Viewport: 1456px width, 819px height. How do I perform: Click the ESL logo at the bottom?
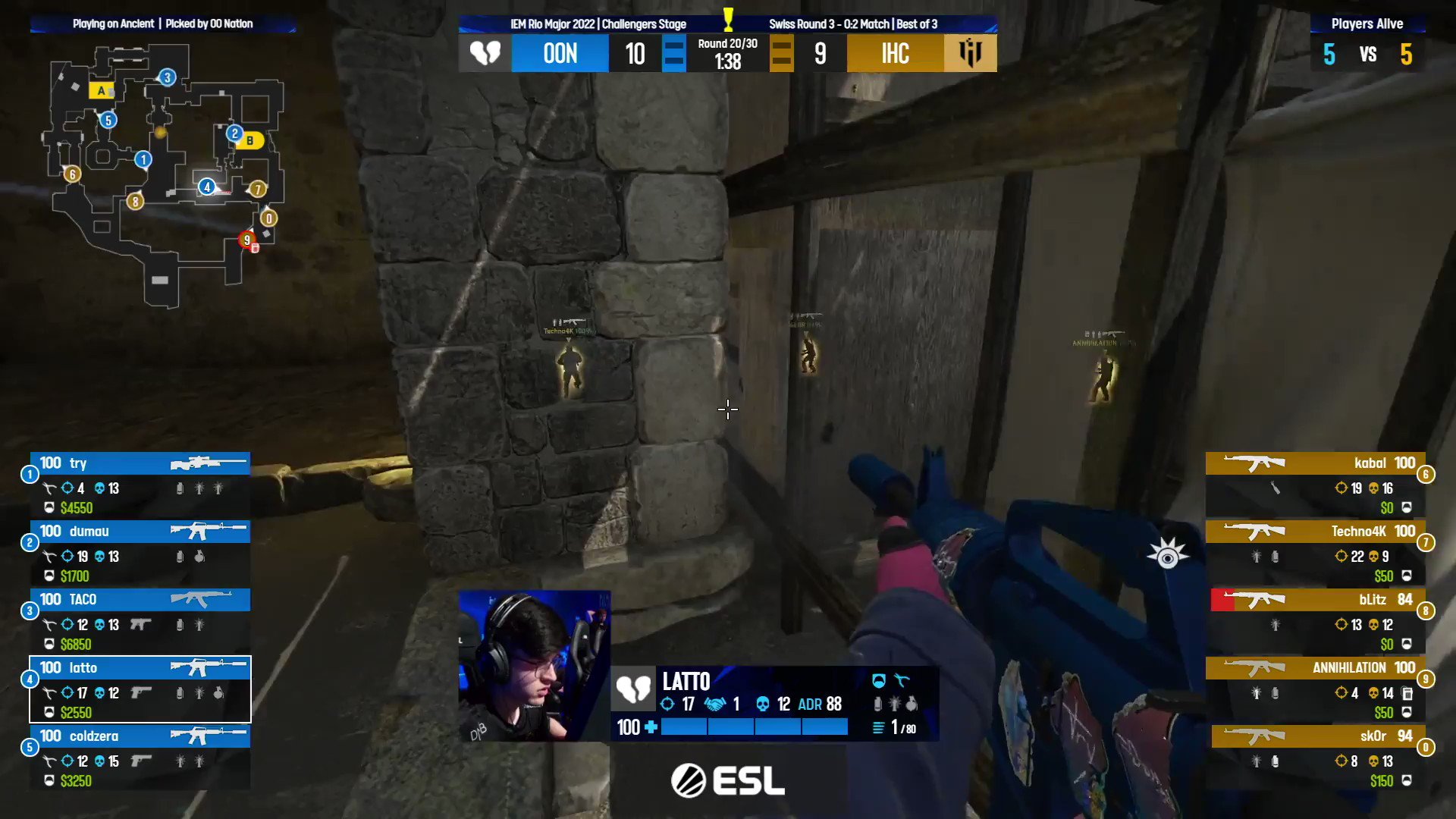point(730,781)
